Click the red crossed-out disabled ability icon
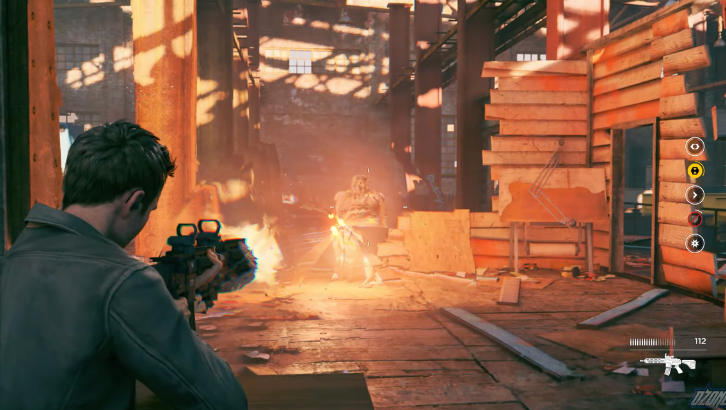726x410 pixels. (x=695, y=218)
